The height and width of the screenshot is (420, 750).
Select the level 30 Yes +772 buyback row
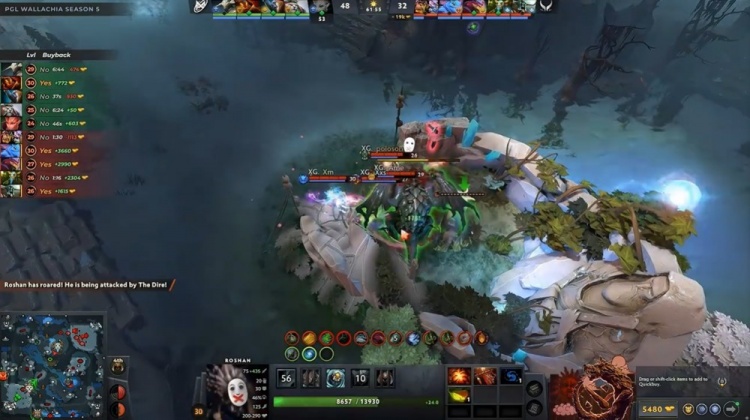[x=45, y=83]
